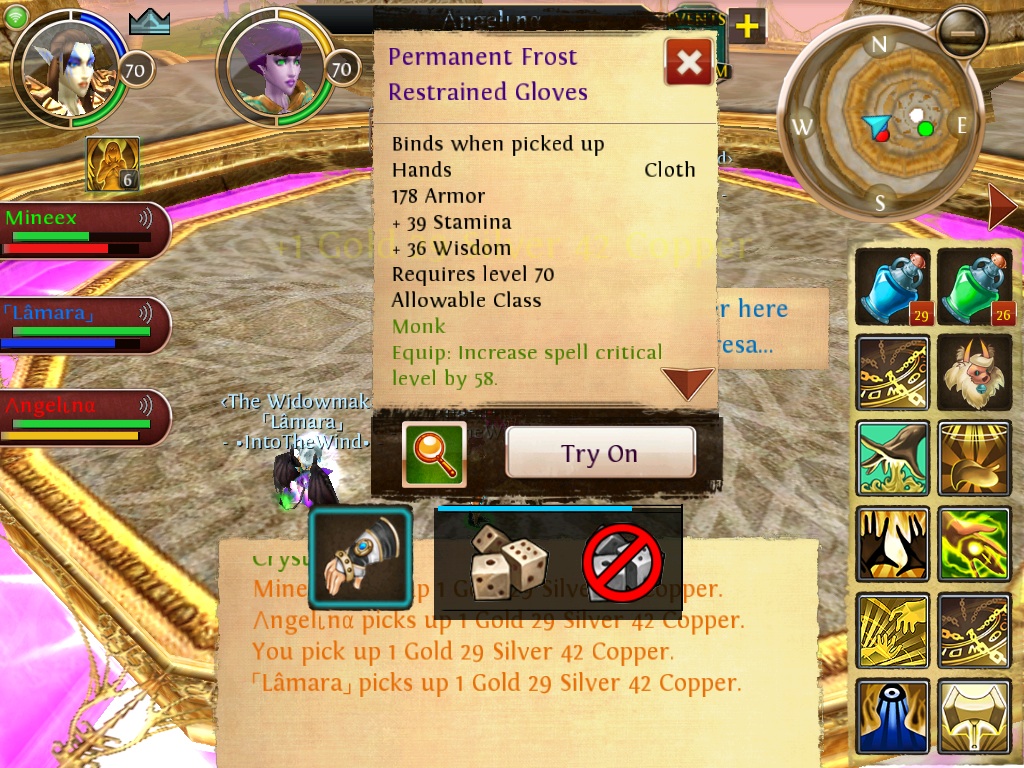This screenshot has height=768, width=1024.
Task: Activate the golden hammer ability
Action: pos(975,715)
